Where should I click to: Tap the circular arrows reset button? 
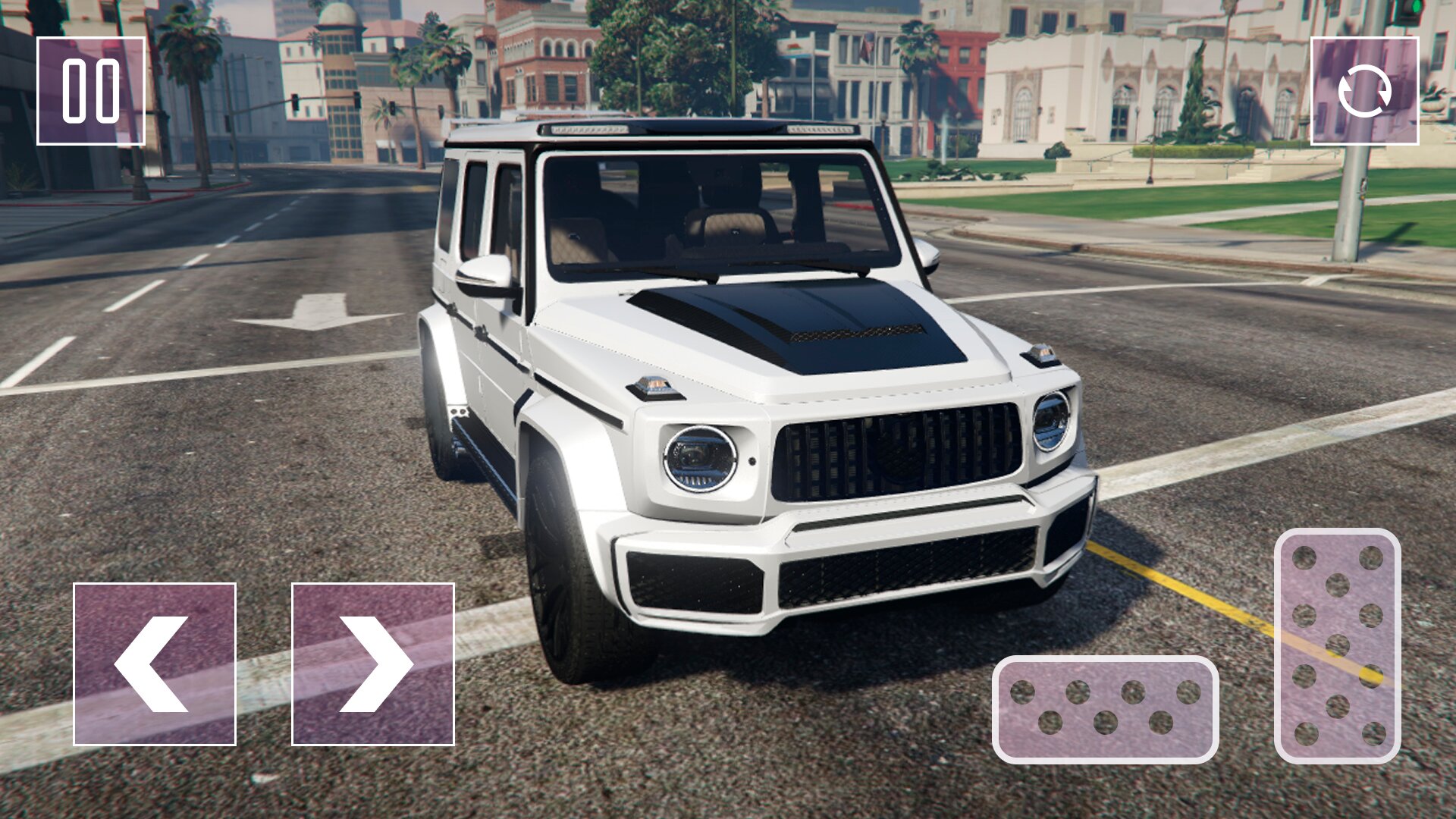click(x=1364, y=91)
